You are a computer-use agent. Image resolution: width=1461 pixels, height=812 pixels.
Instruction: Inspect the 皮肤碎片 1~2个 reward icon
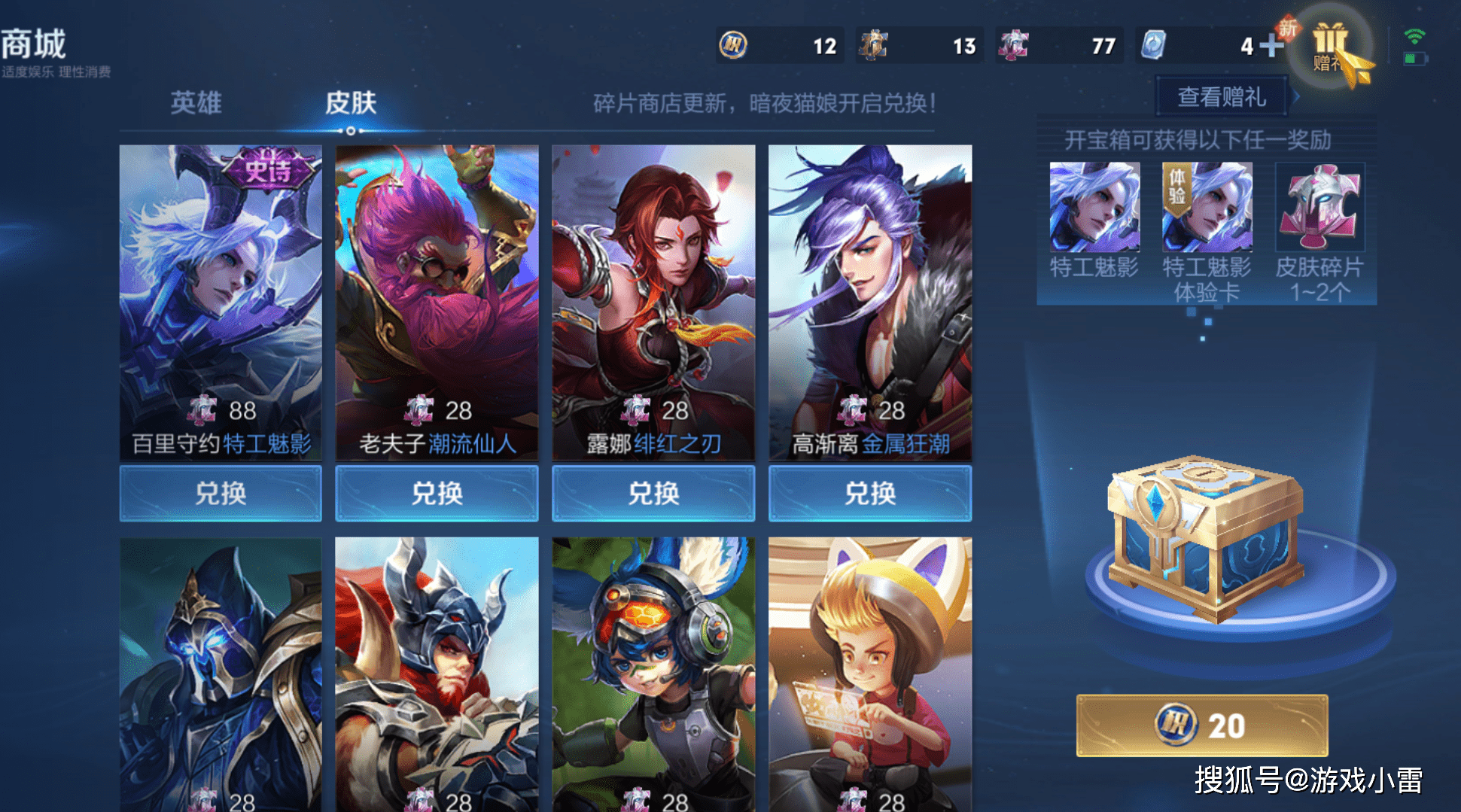tap(1319, 207)
